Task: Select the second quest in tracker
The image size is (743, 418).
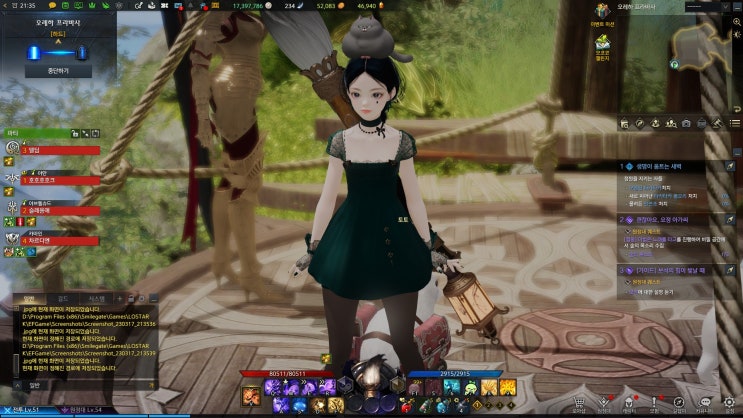Action: tap(670, 218)
